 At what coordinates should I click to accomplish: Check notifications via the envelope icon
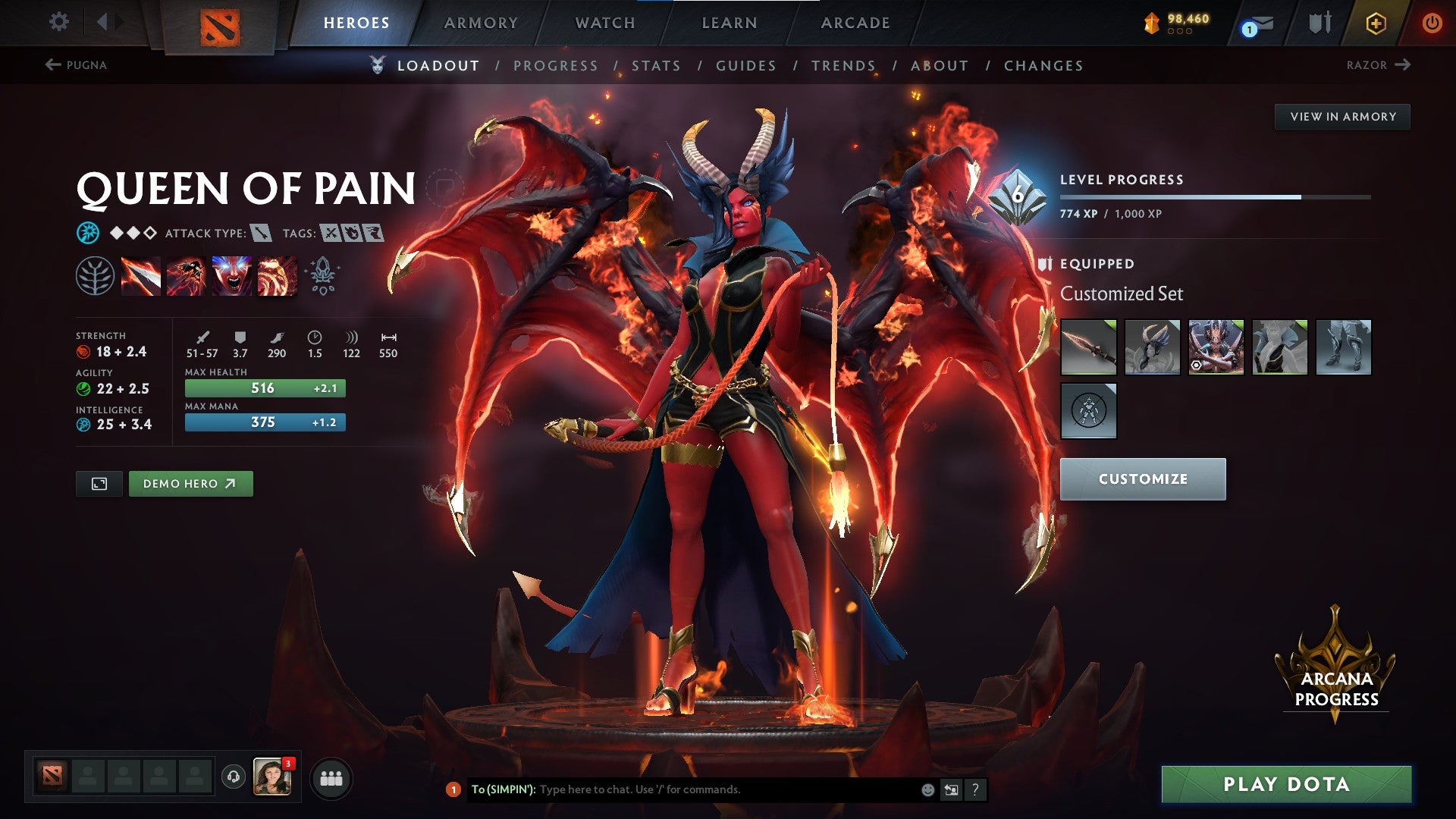(x=1255, y=24)
